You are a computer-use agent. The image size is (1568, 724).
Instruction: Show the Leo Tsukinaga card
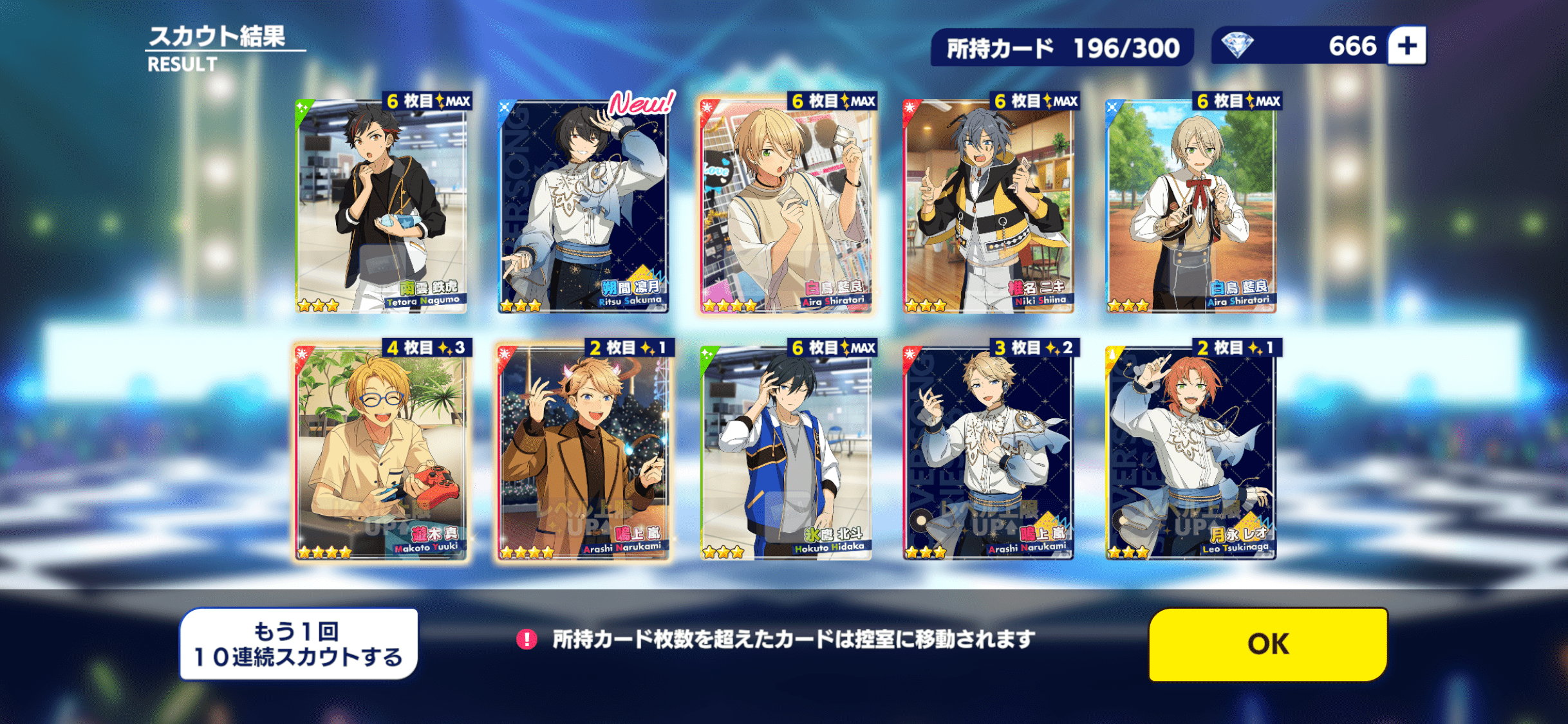1191,453
